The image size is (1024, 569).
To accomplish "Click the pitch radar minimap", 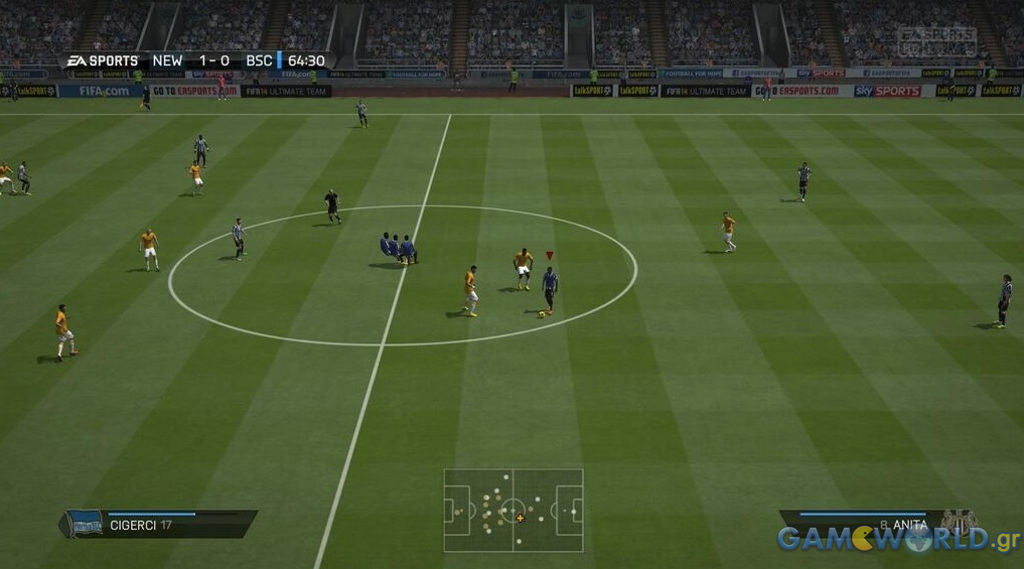I will pos(513,510).
